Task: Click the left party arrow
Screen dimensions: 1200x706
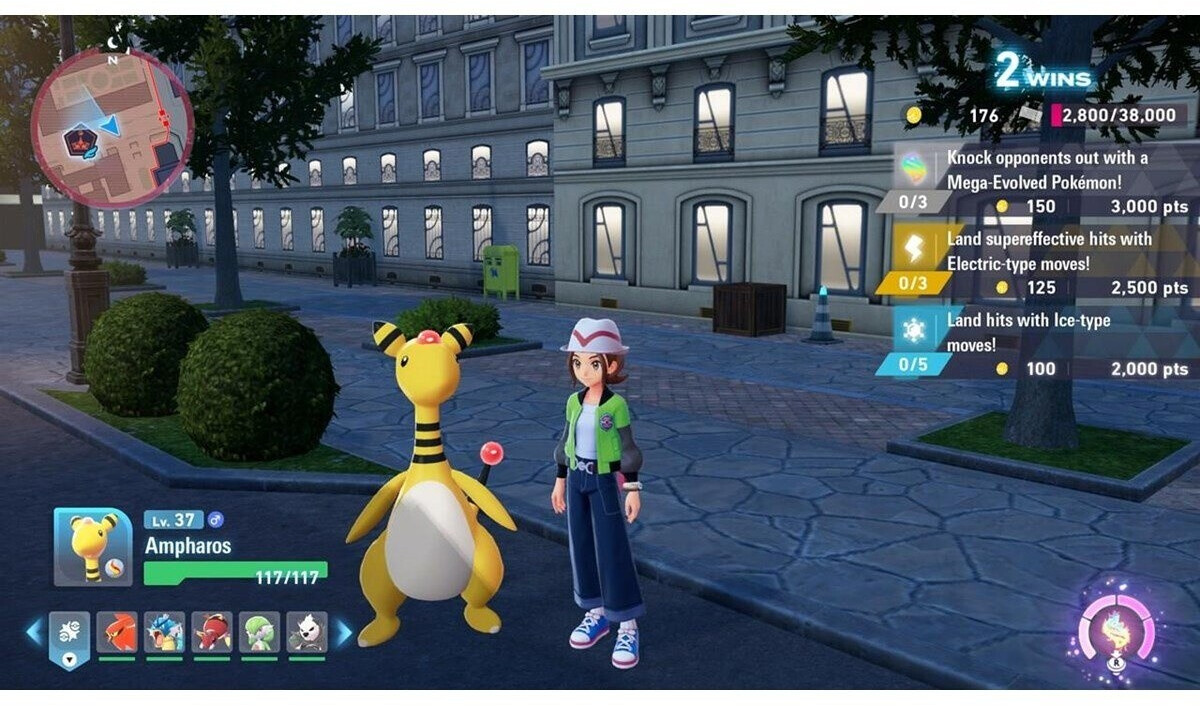Action: [x=33, y=632]
